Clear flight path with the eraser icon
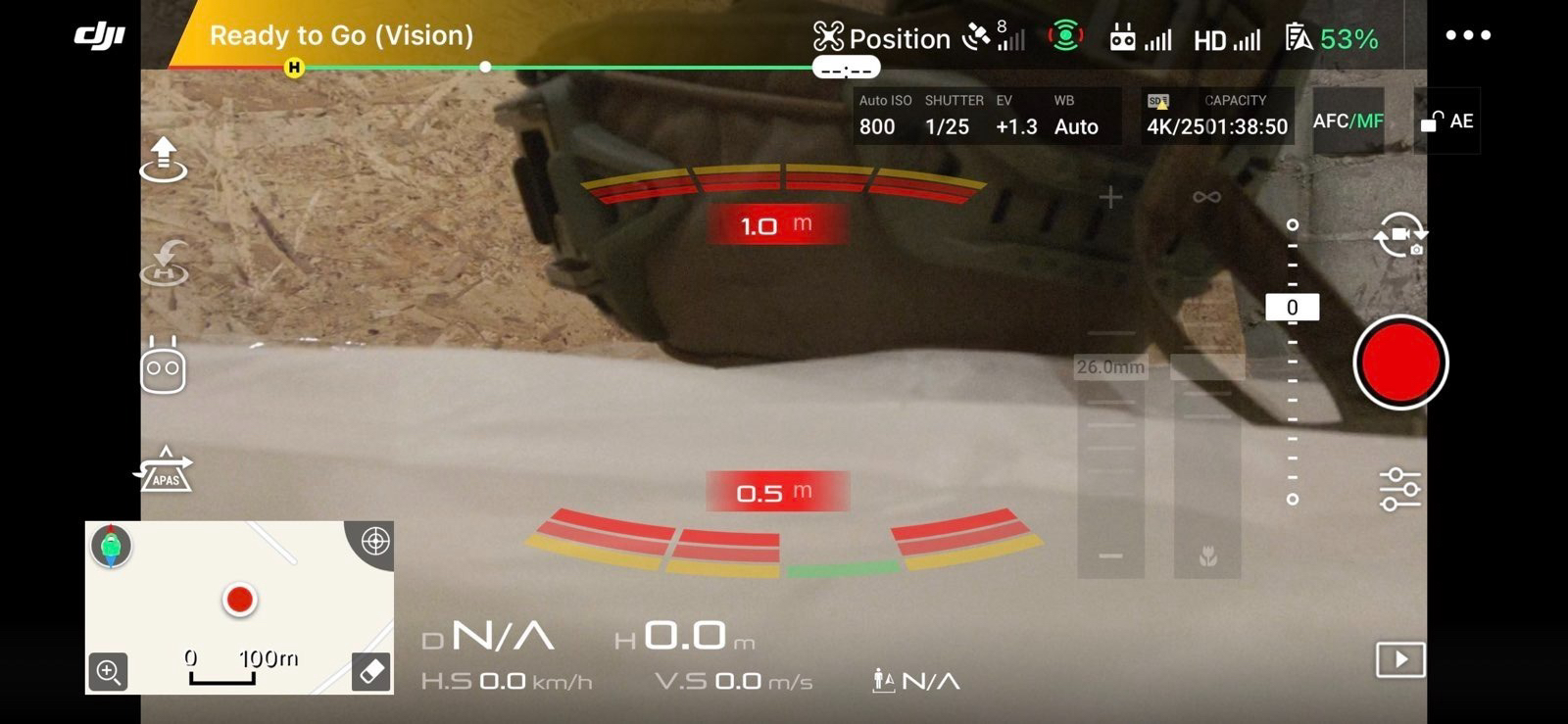 pos(371,672)
